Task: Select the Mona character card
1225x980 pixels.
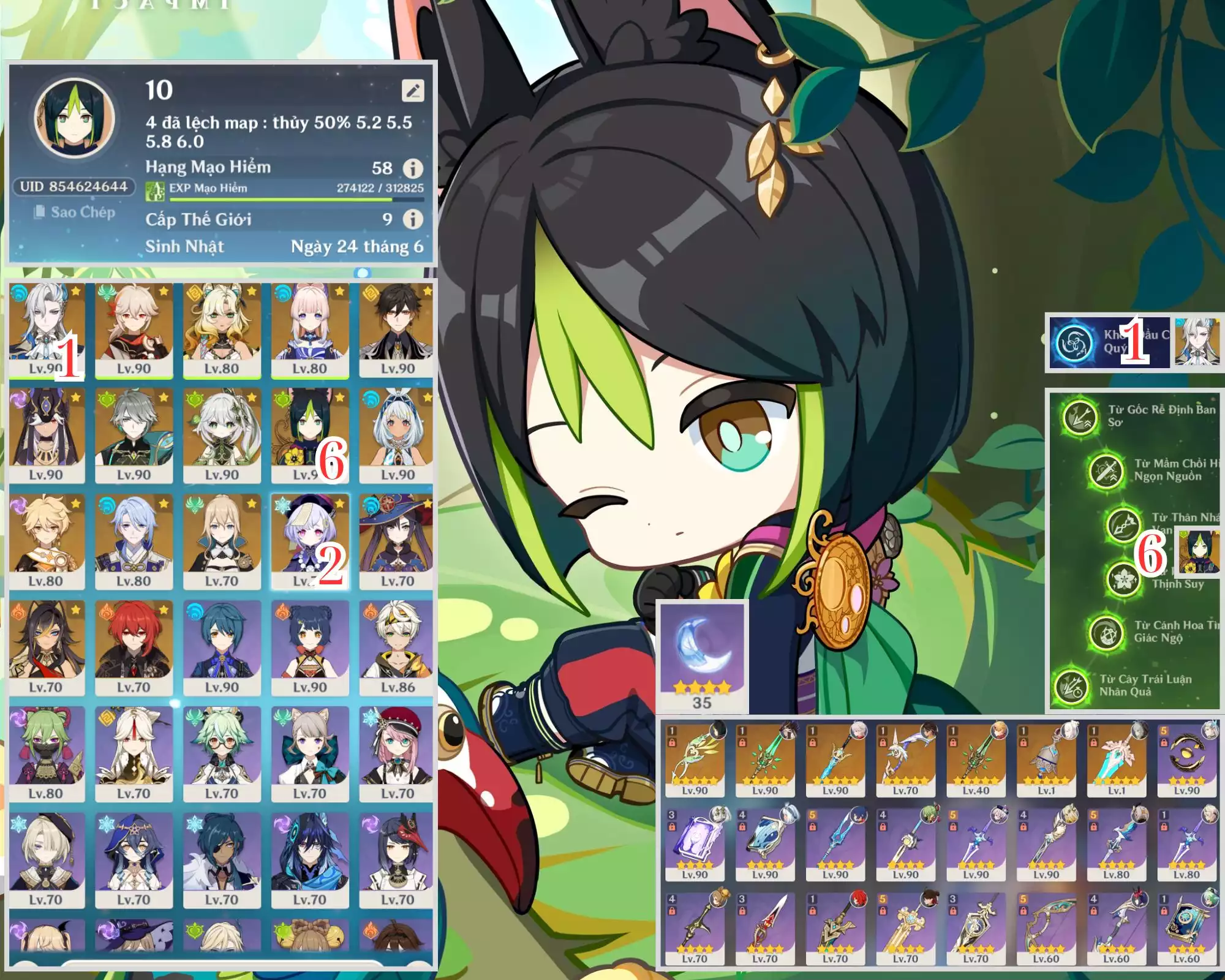Action: tap(397, 541)
